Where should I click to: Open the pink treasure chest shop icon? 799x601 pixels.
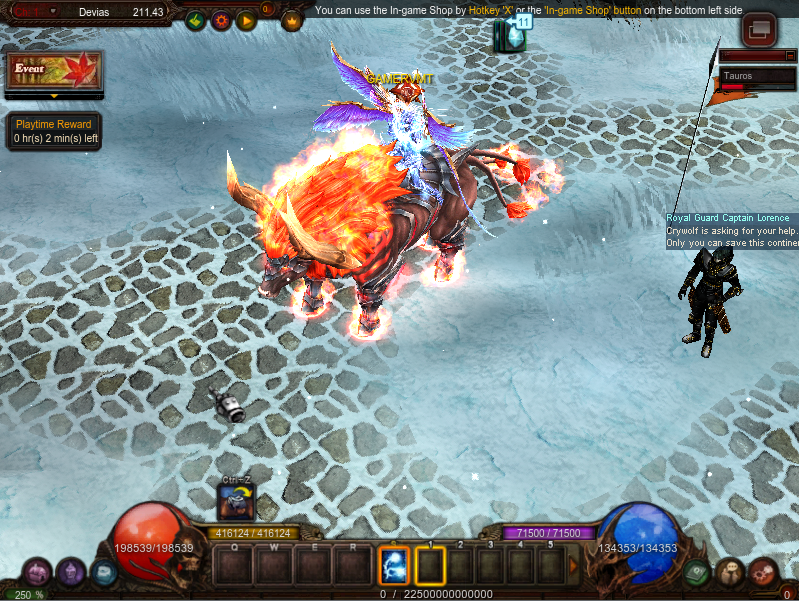tap(37, 572)
